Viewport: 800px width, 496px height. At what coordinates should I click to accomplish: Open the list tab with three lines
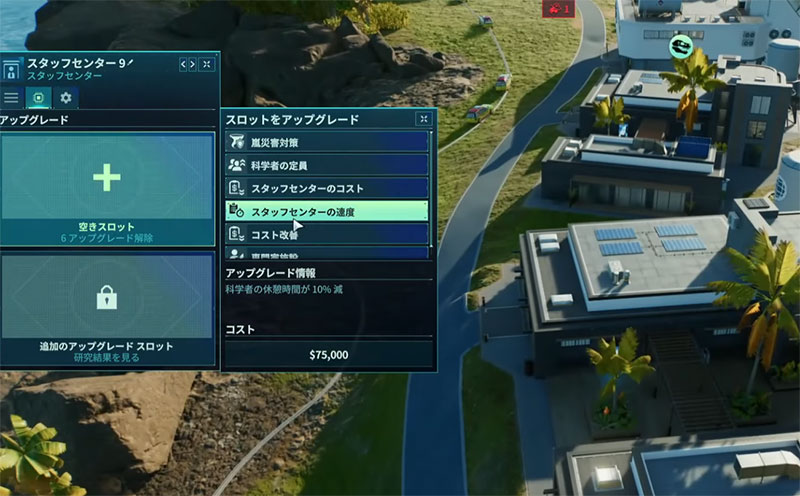pos(12,98)
